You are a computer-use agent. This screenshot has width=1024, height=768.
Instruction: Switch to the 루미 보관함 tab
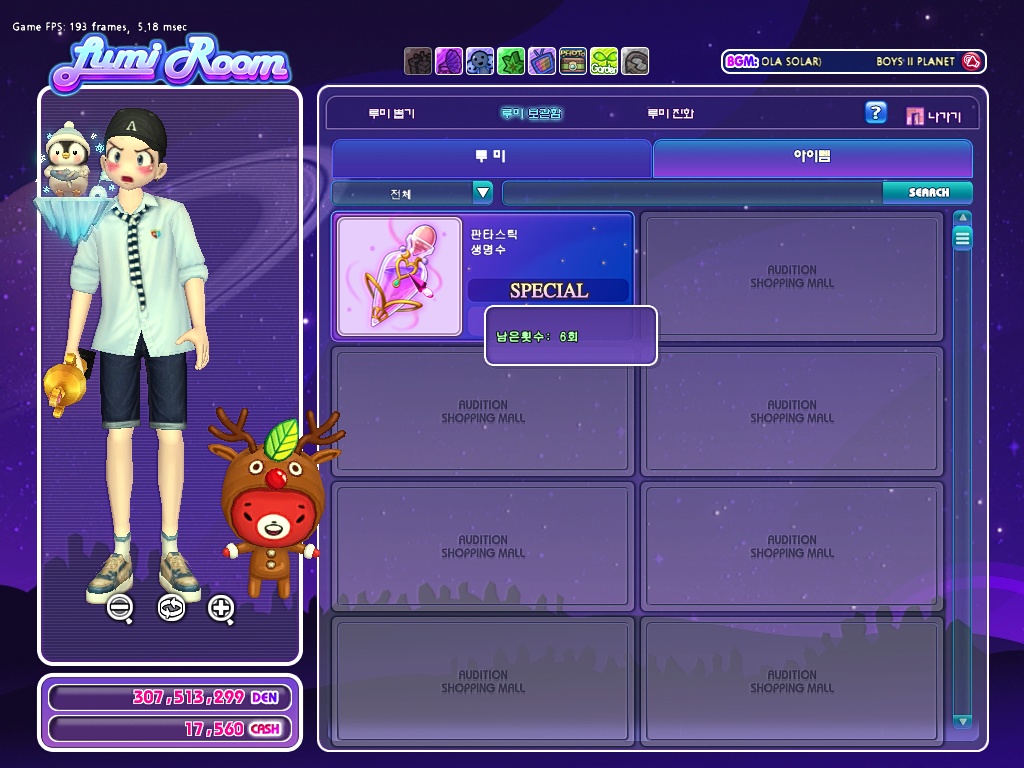pos(531,114)
